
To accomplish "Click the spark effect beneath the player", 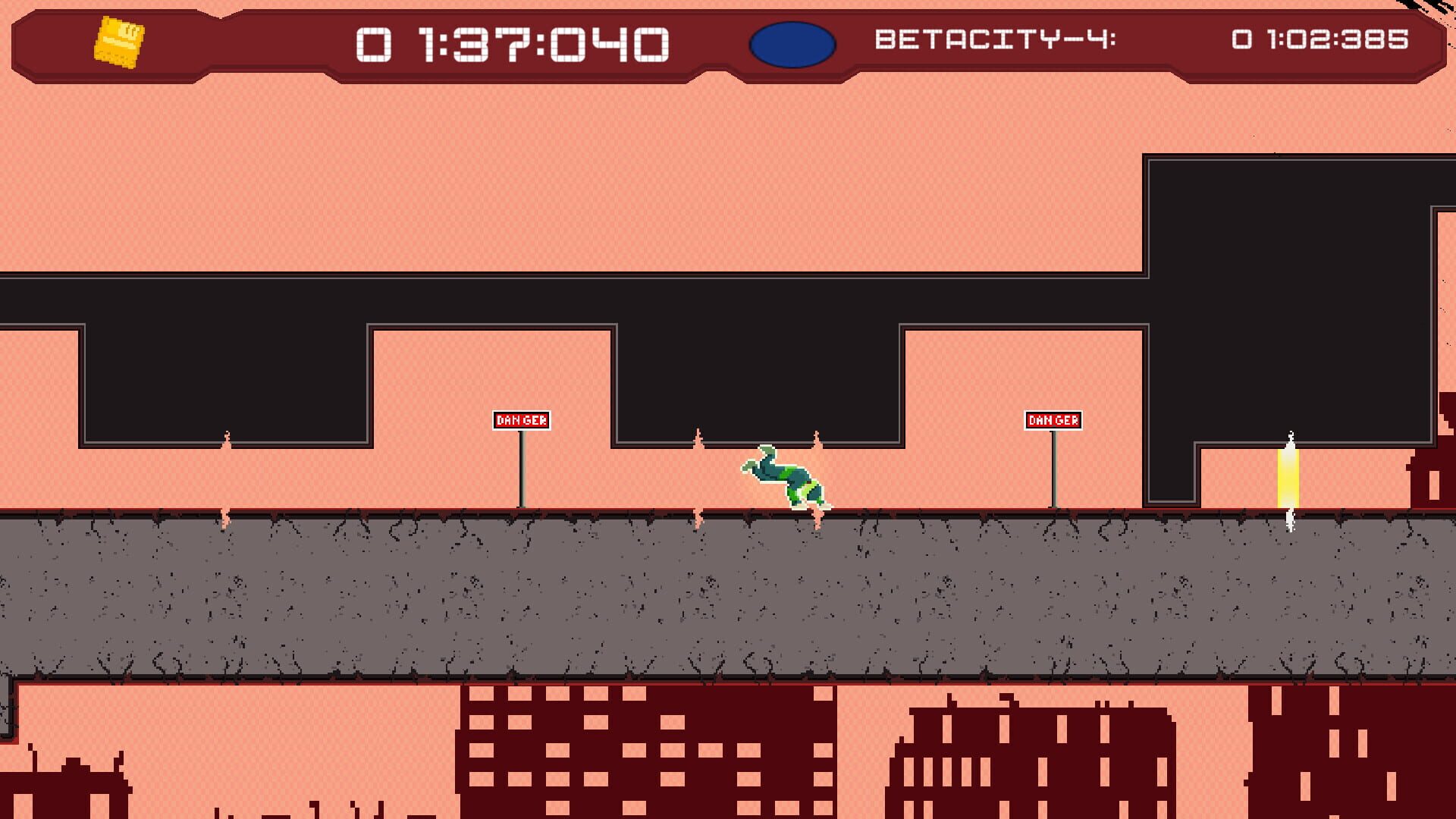I will 818,516.
